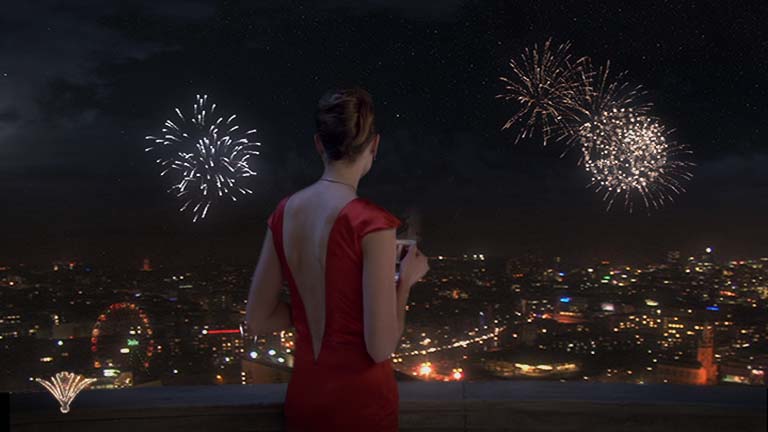Click the golden fan-shaped icon
Viewport: 768px width, 432px height.
[65, 390]
